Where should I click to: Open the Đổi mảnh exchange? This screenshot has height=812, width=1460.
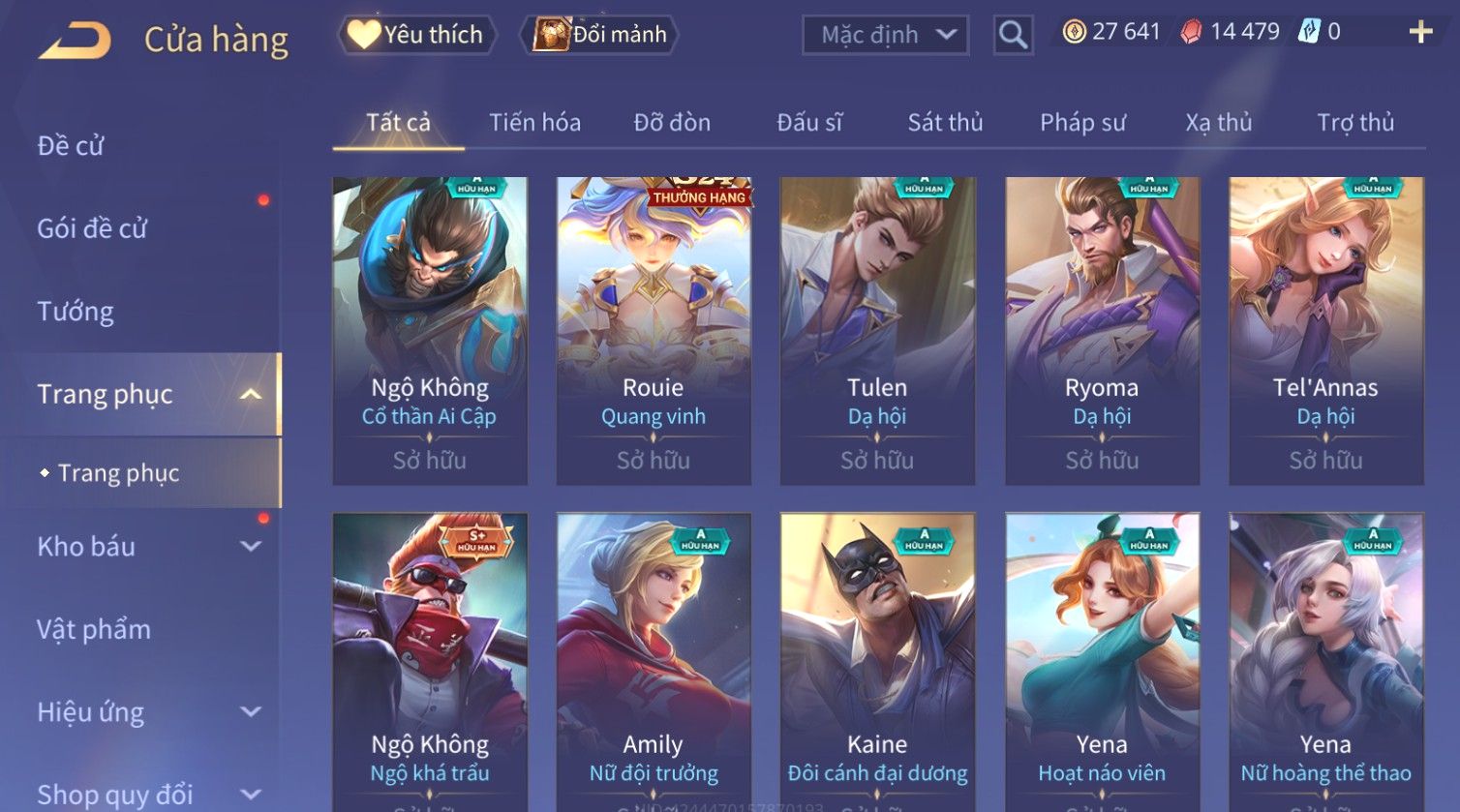[600, 35]
